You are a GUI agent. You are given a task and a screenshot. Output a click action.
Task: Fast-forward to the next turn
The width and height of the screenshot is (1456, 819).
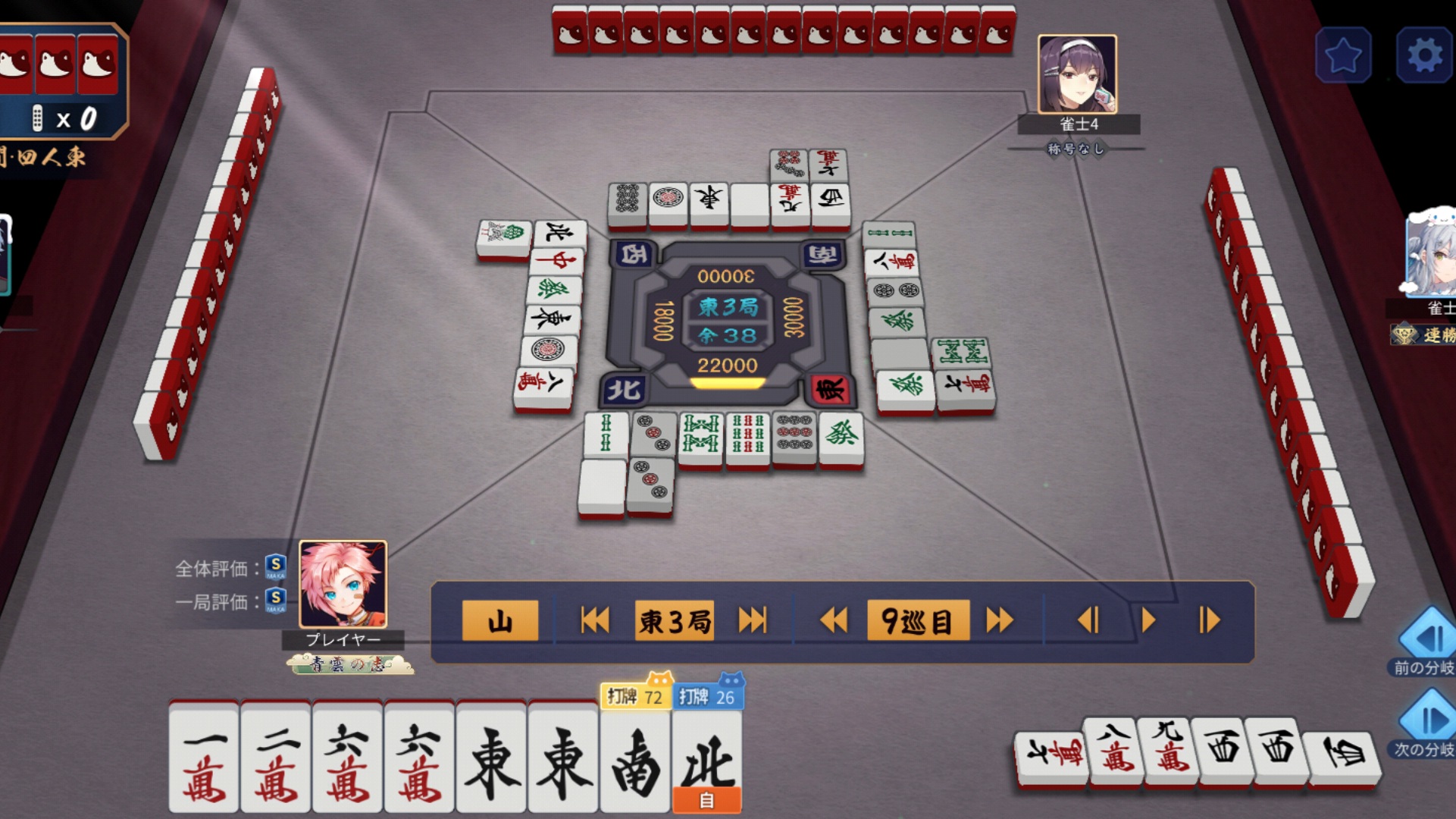(1000, 621)
